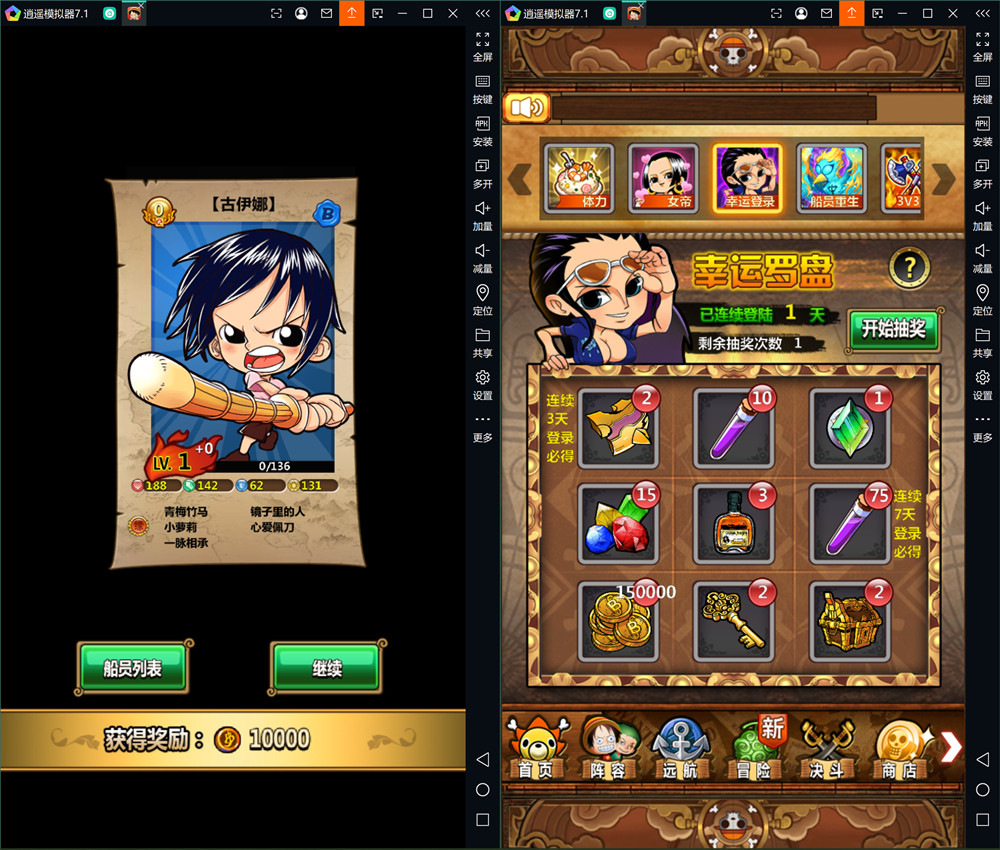Toggle the speaker announcement icon
The width and height of the screenshot is (1000, 850).
click(527, 107)
